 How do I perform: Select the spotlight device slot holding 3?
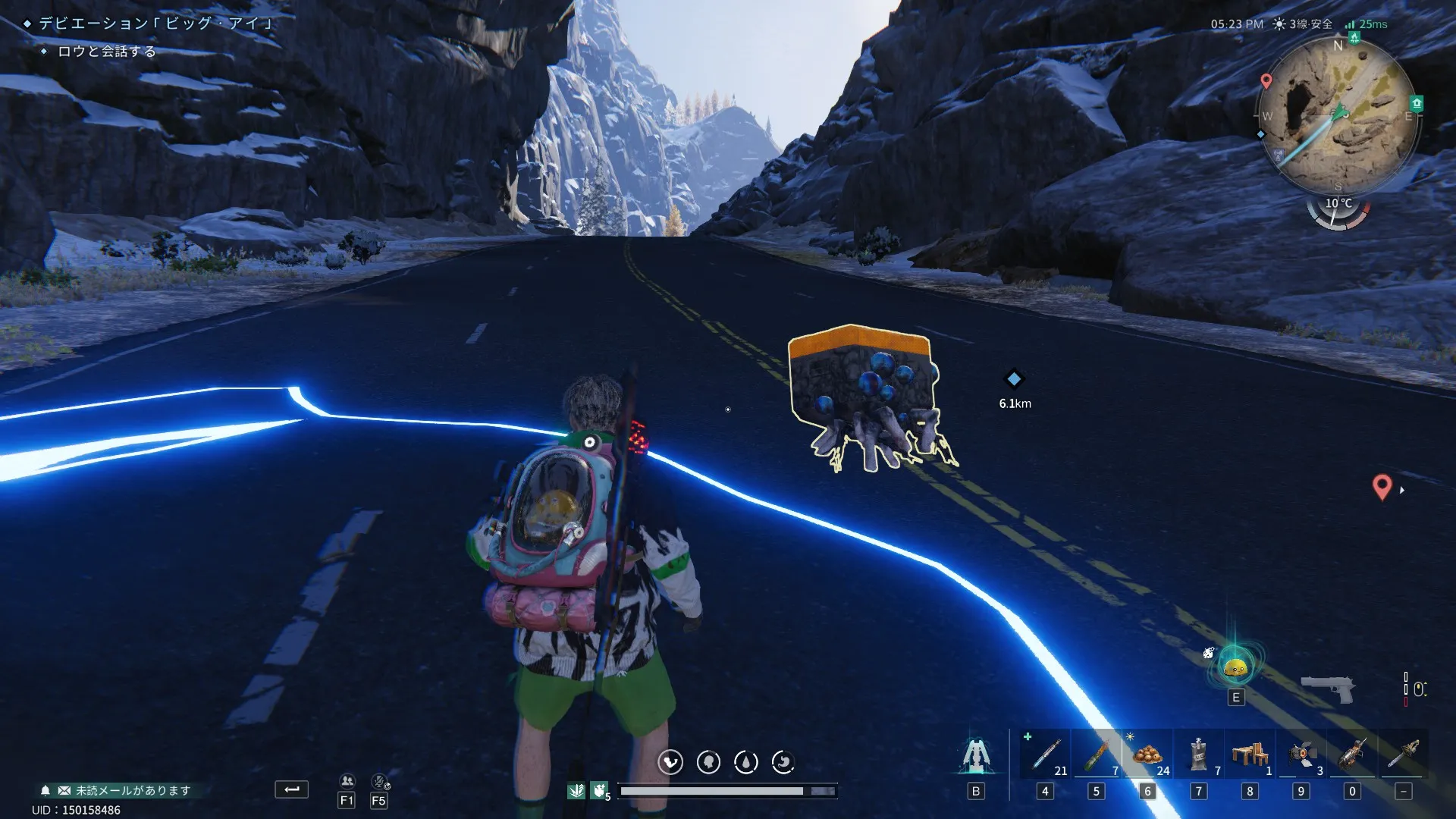(x=1301, y=755)
